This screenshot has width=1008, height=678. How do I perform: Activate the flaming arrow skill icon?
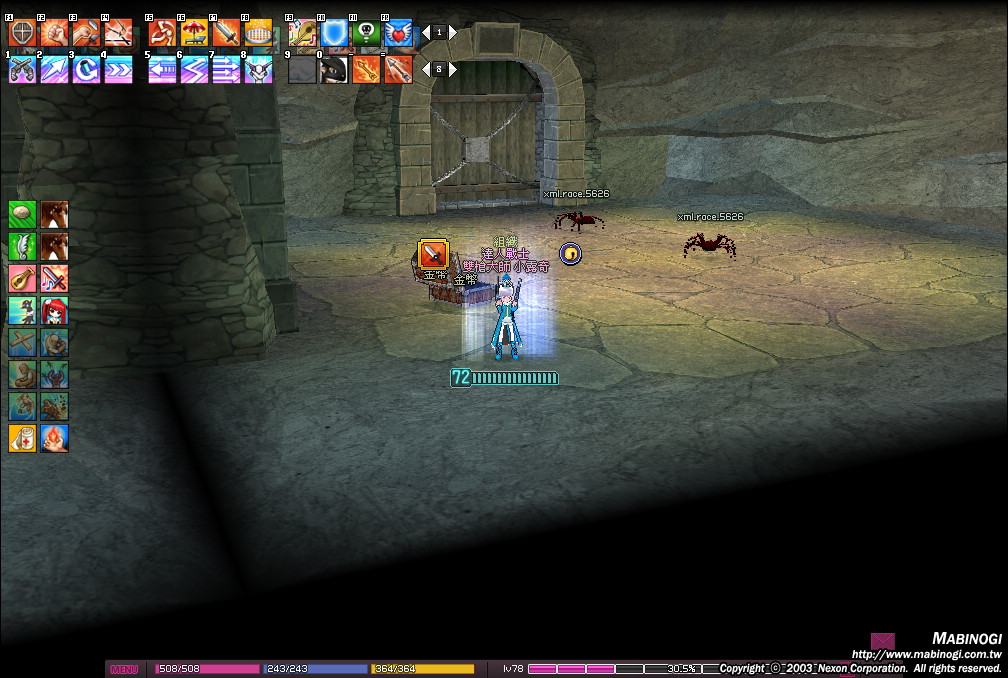point(366,69)
